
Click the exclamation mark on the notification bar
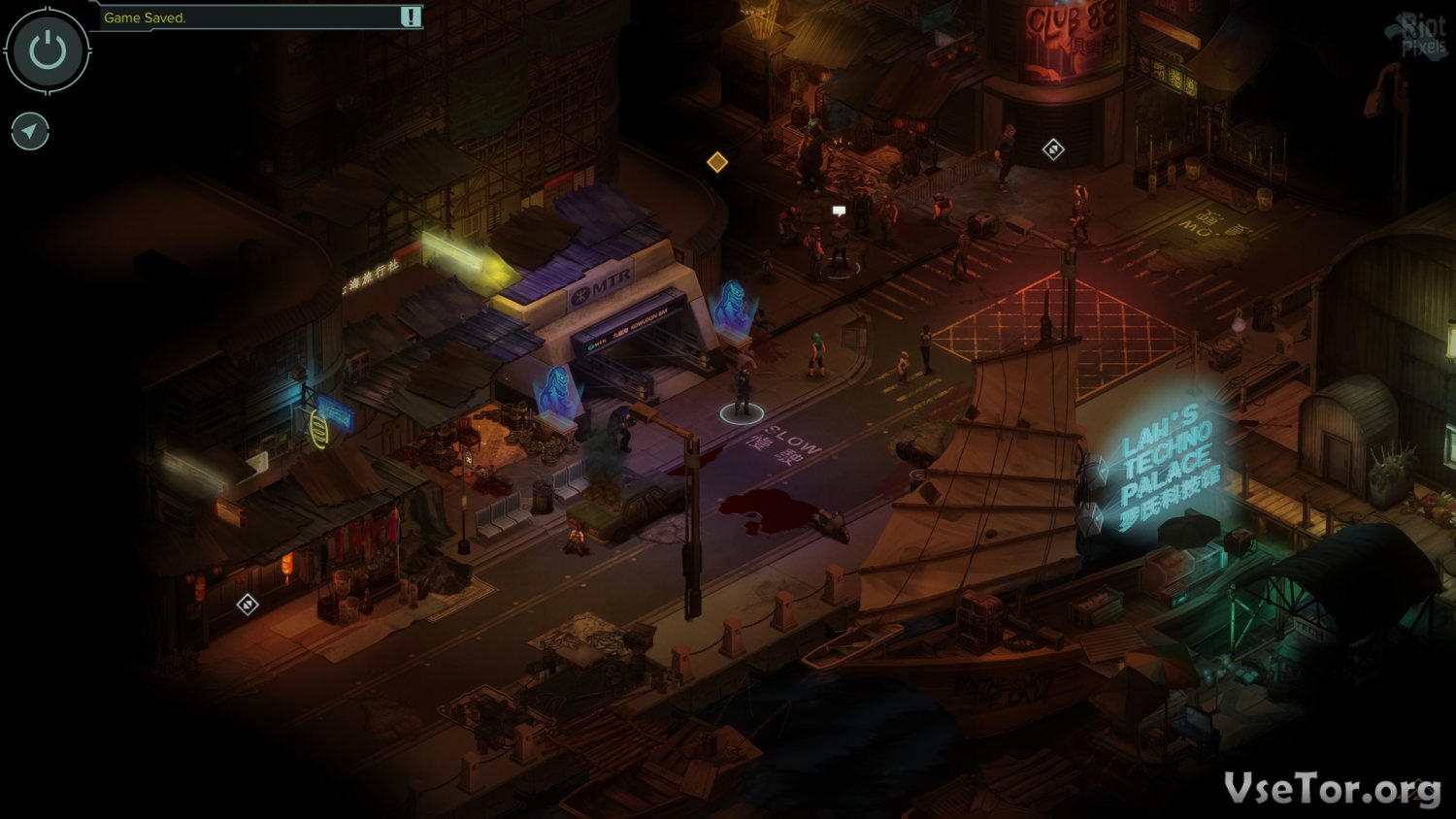coord(411,16)
